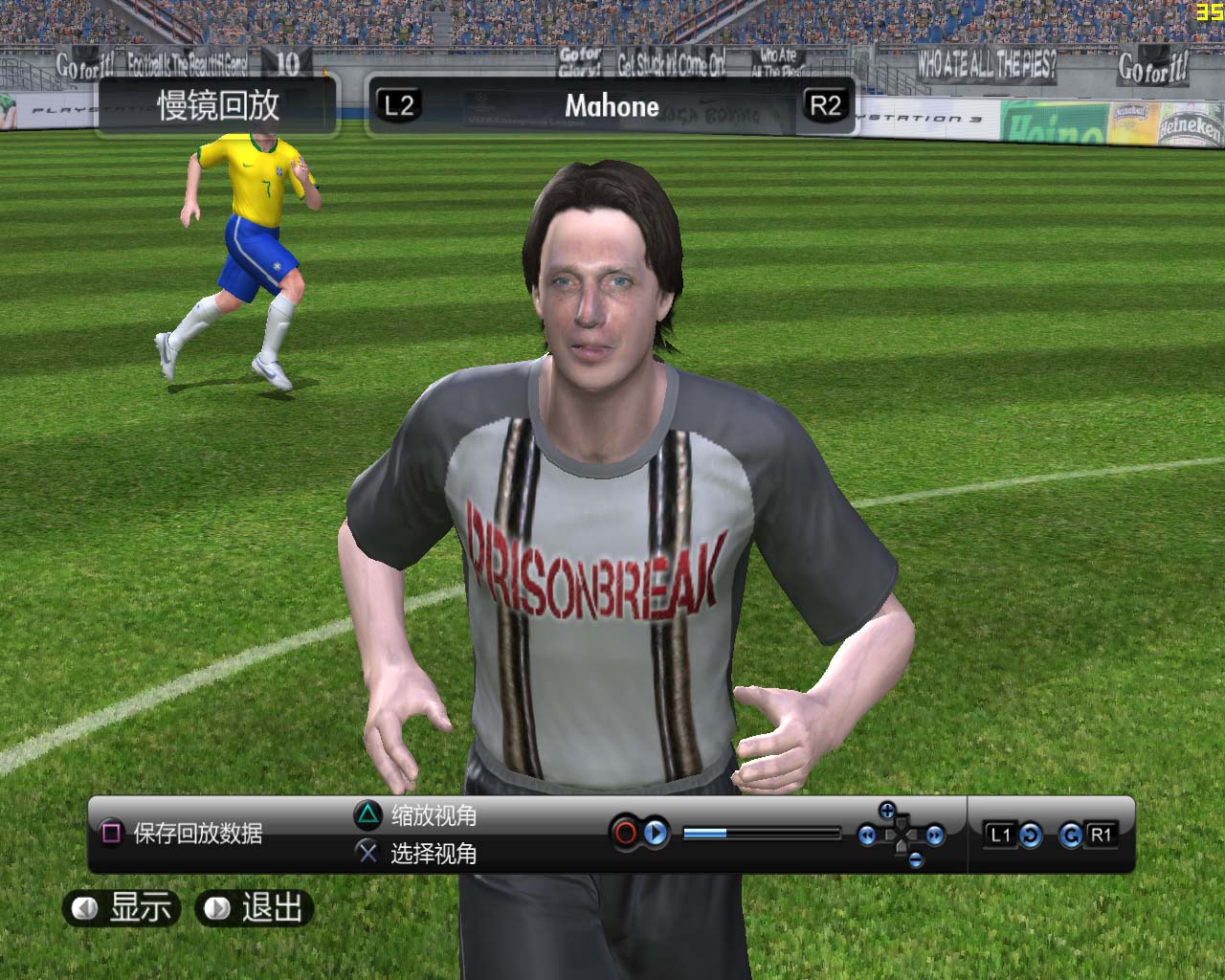Select the Mahone player focus panel
The height and width of the screenshot is (980, 1225).
(612, 105)
